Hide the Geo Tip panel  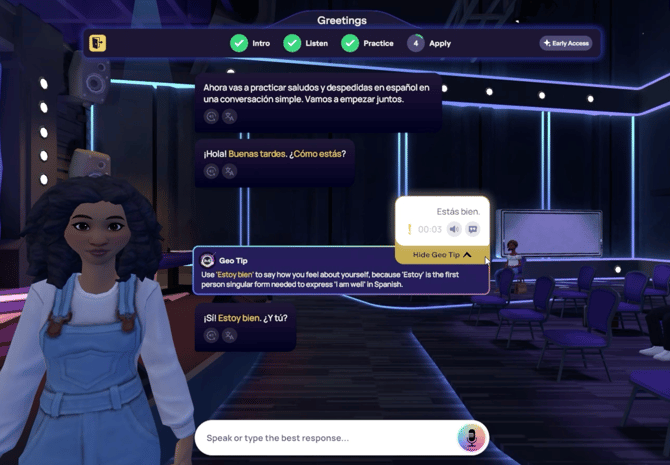(x=442, y=255)
